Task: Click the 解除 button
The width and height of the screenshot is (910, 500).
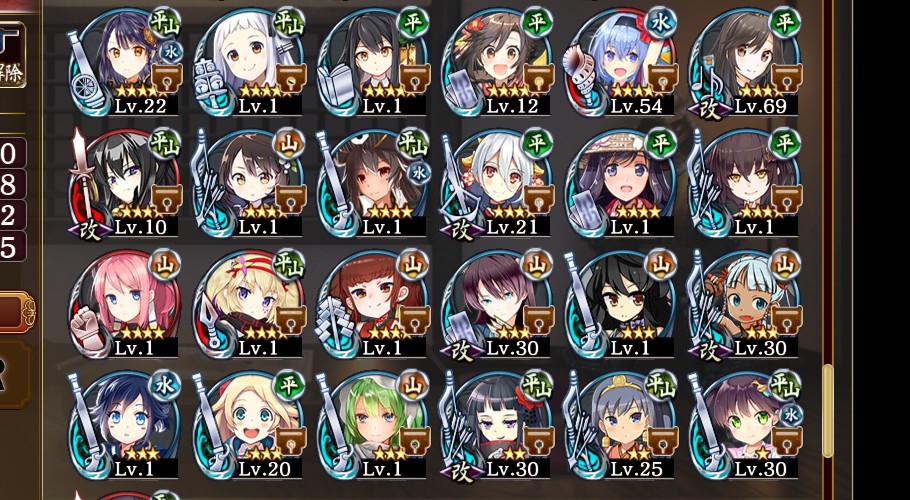Action: (10, 58)
